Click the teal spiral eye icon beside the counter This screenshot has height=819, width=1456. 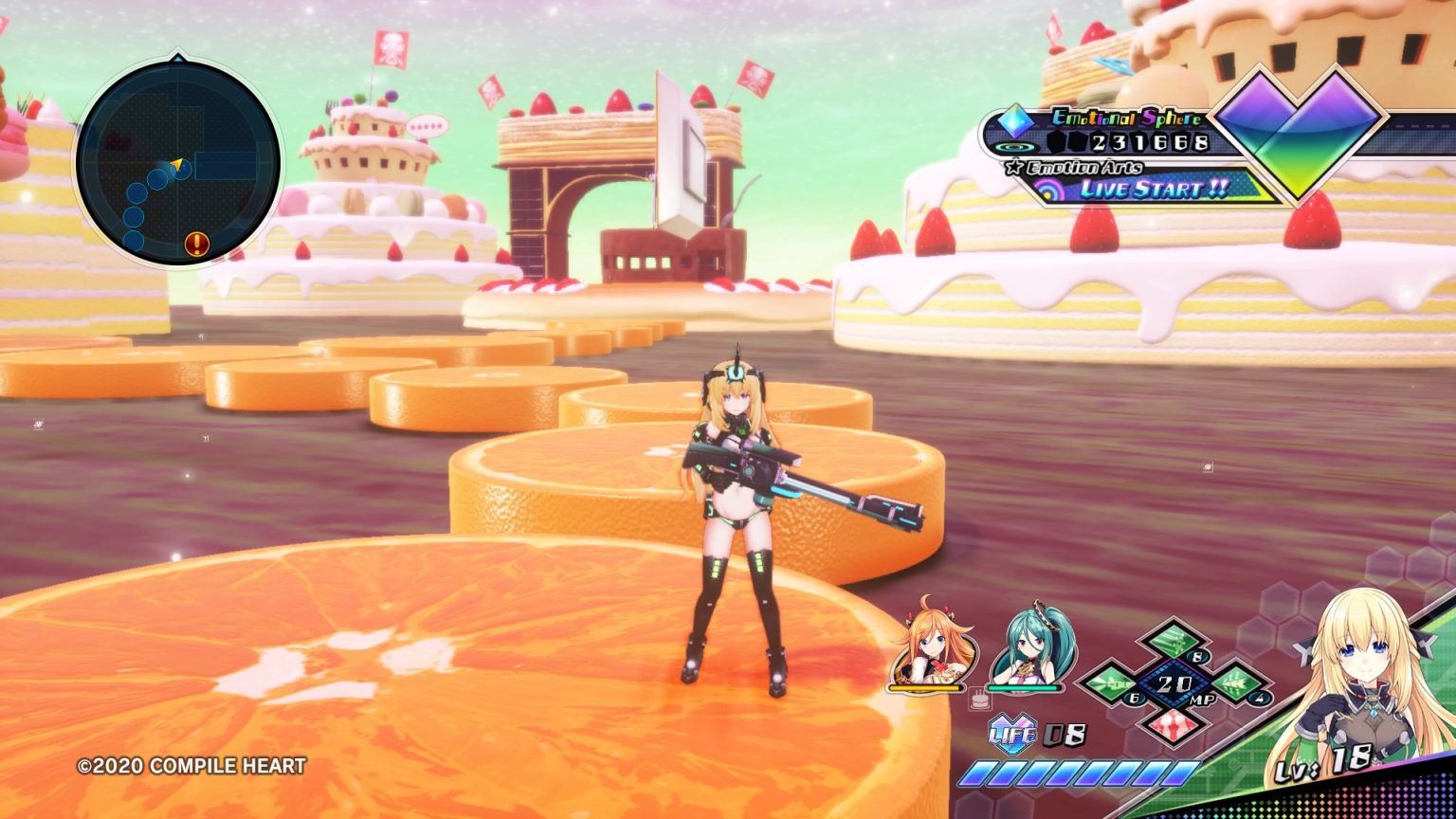(x=1017, y=148)
